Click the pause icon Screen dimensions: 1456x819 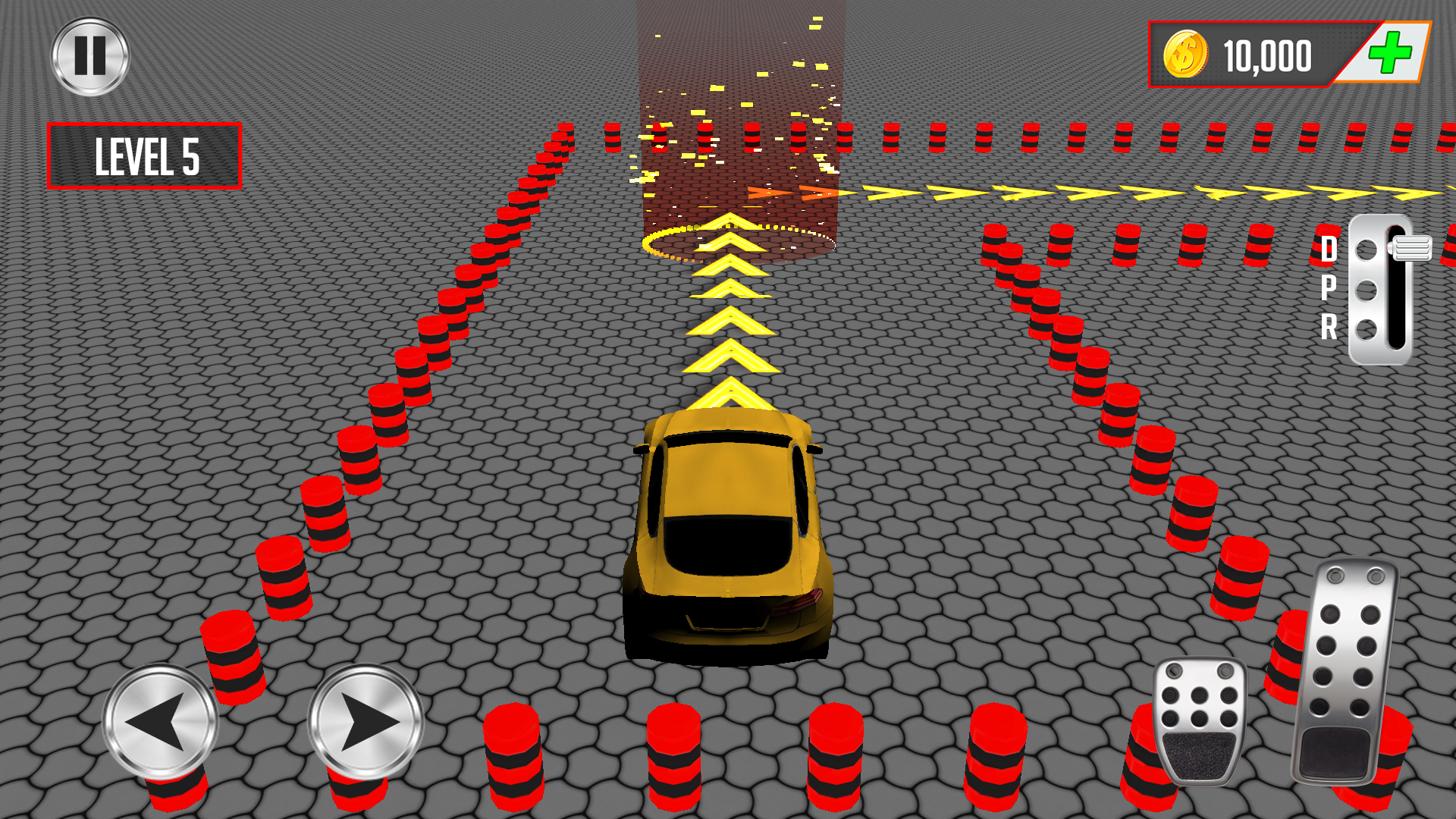(x=90, y=55)
